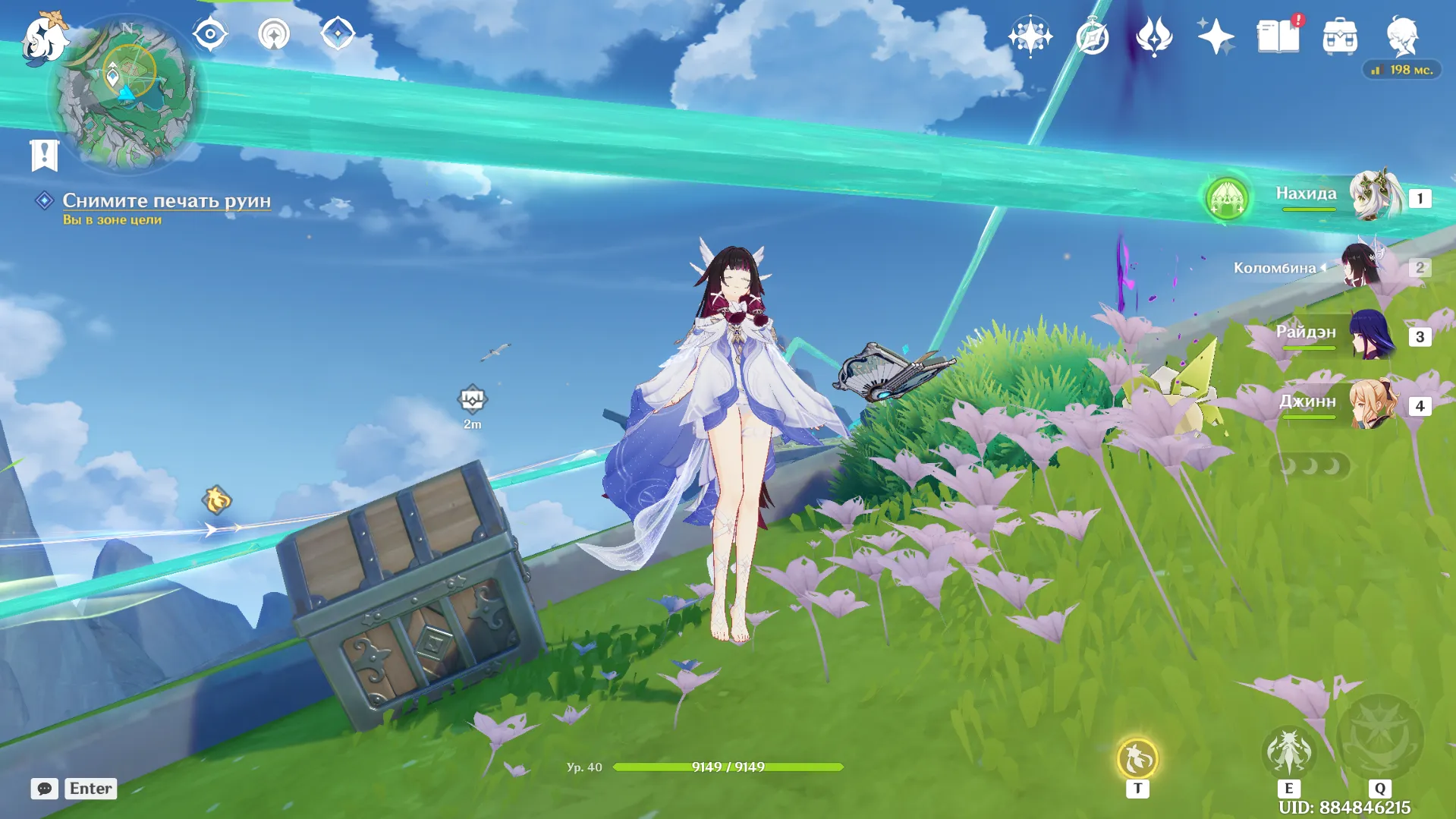Open the character profile head icon
This screenshot has height=819, width=1456.
[1402, 36]
